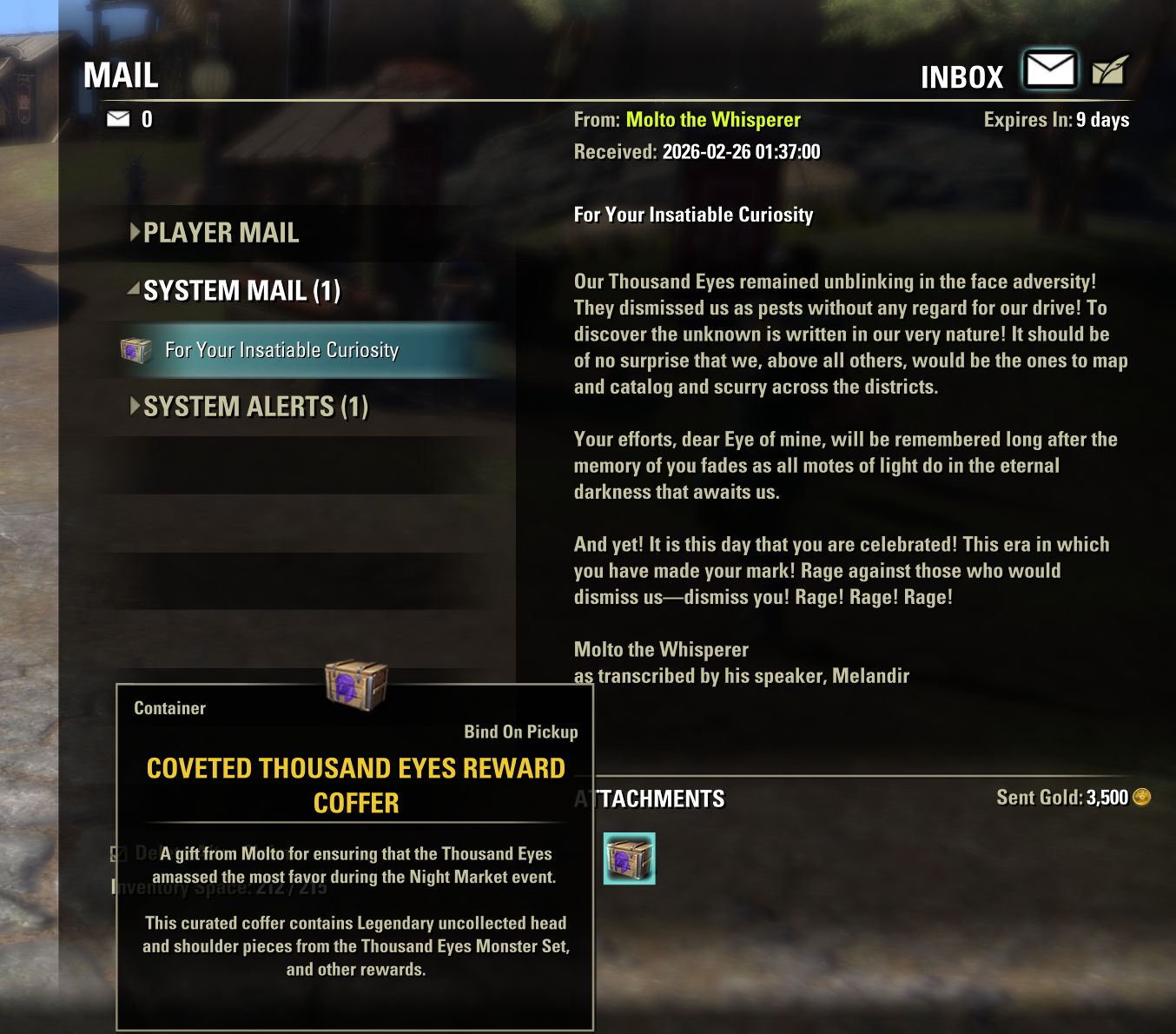Click the "Sent Gold: 3,500" label
Screen dimensions: 1176x1034
coord(1063,797)
